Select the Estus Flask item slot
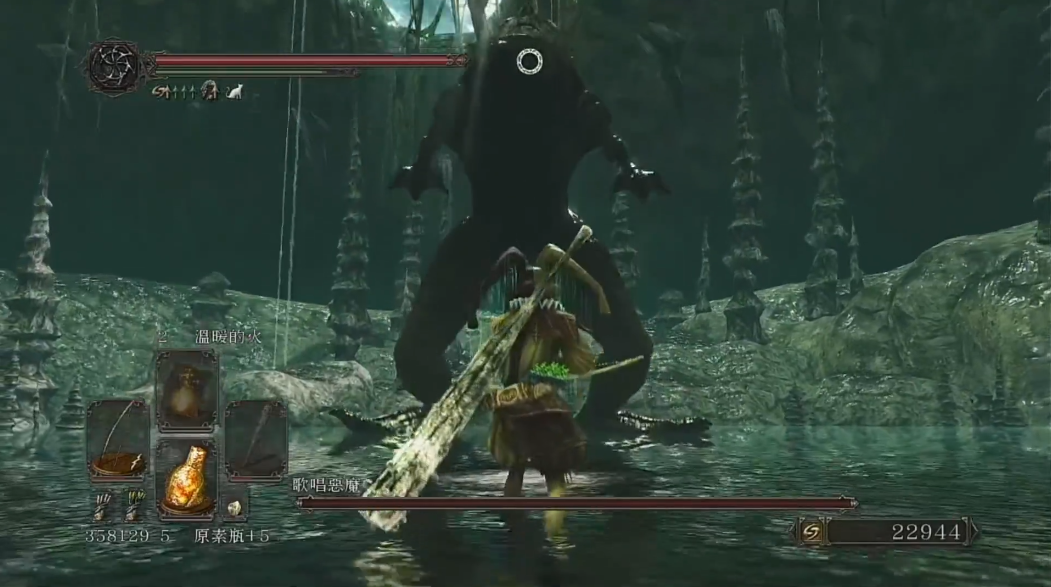This screenshot has height=587, width=1051. click(186, 479)
